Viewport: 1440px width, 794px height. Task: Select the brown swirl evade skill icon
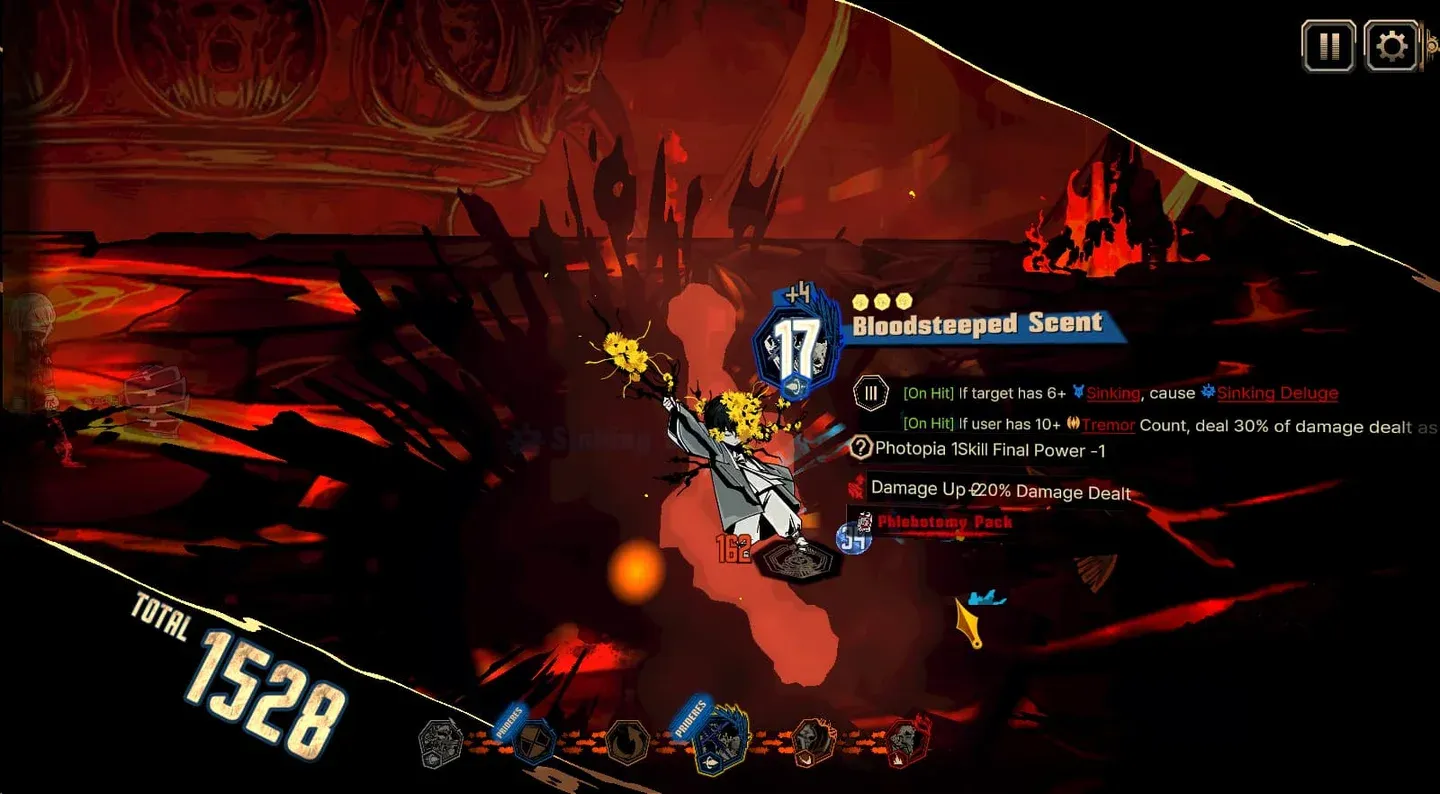(628, 744)
